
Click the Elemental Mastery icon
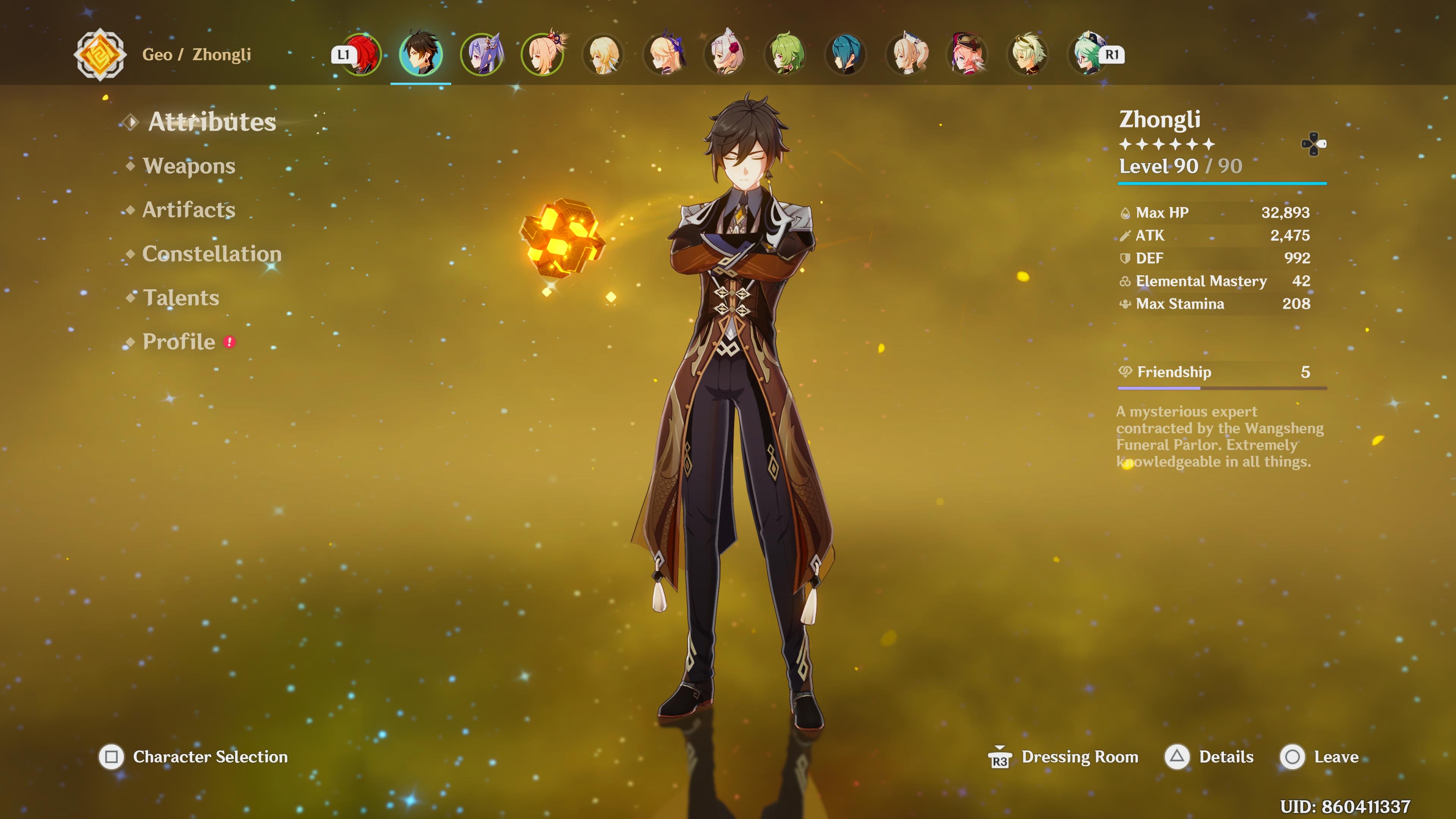[1126, 281]
